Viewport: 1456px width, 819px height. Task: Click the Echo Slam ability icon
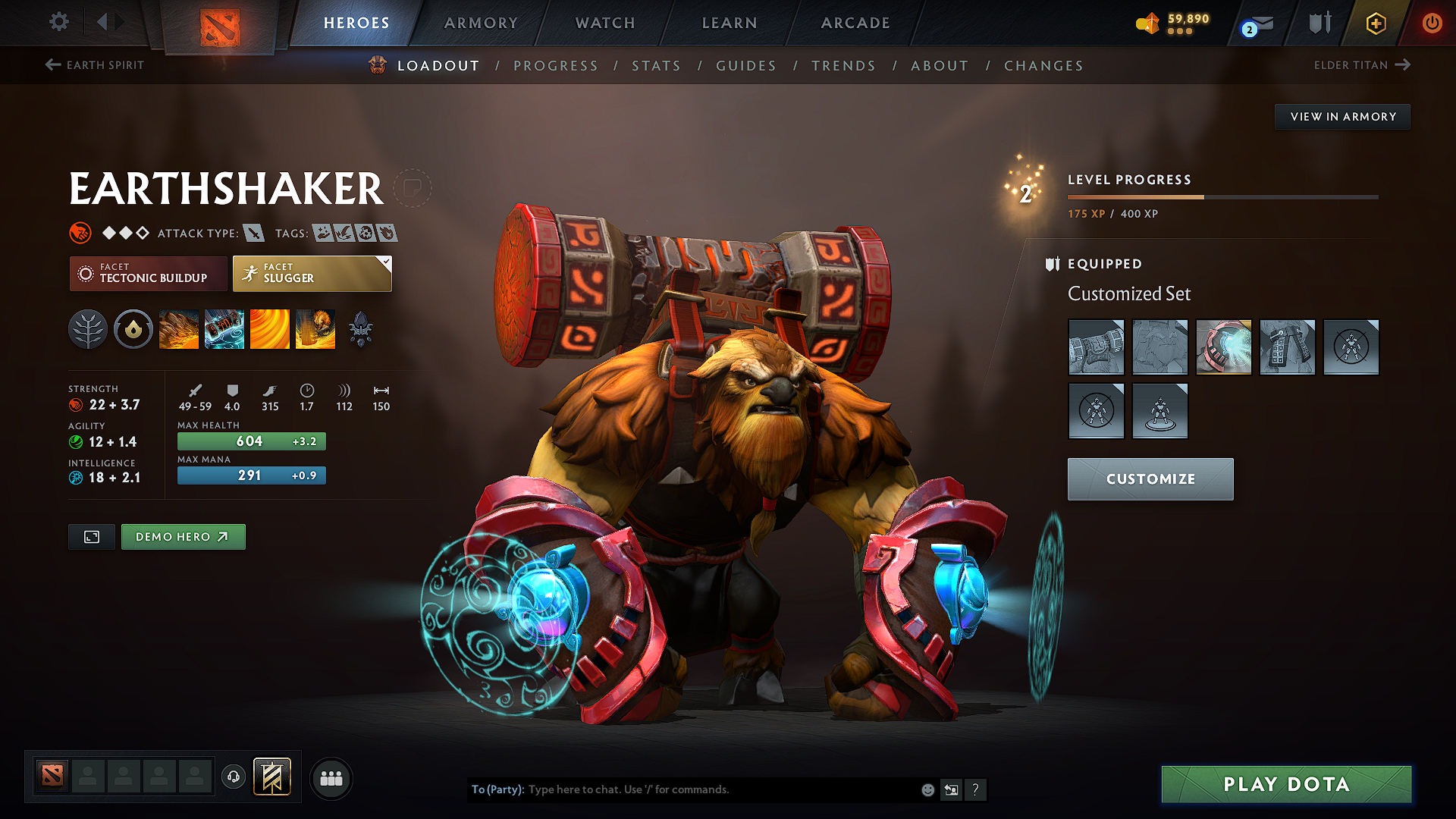coord(315,328)
